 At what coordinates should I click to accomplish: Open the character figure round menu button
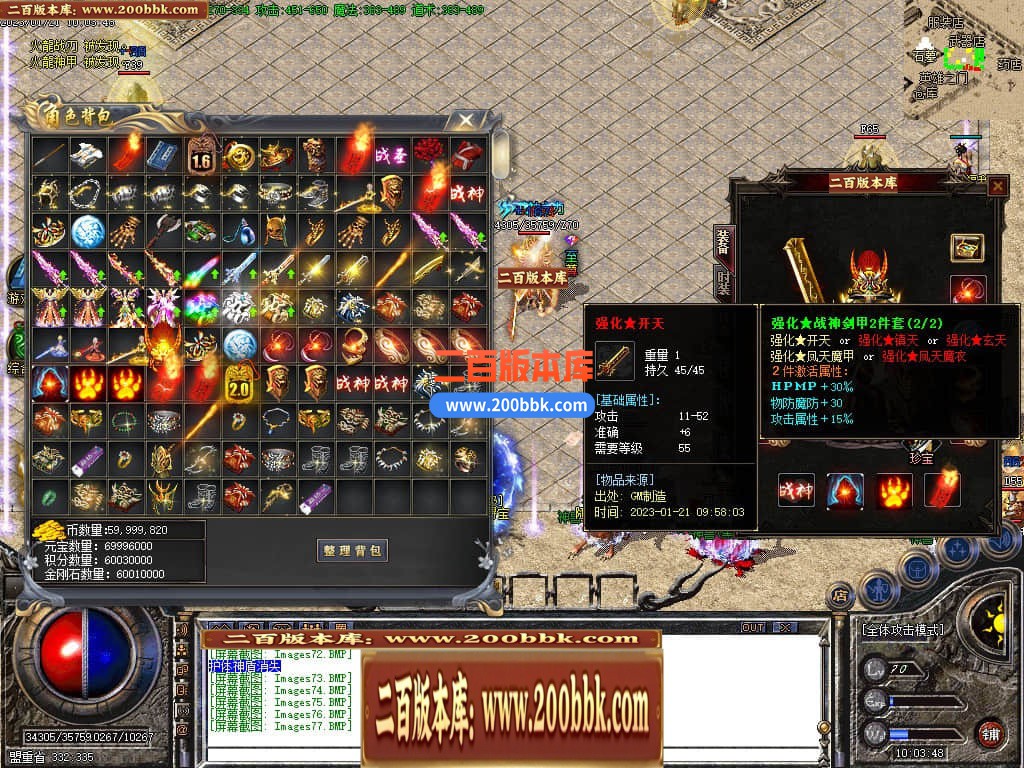(877, 589)
